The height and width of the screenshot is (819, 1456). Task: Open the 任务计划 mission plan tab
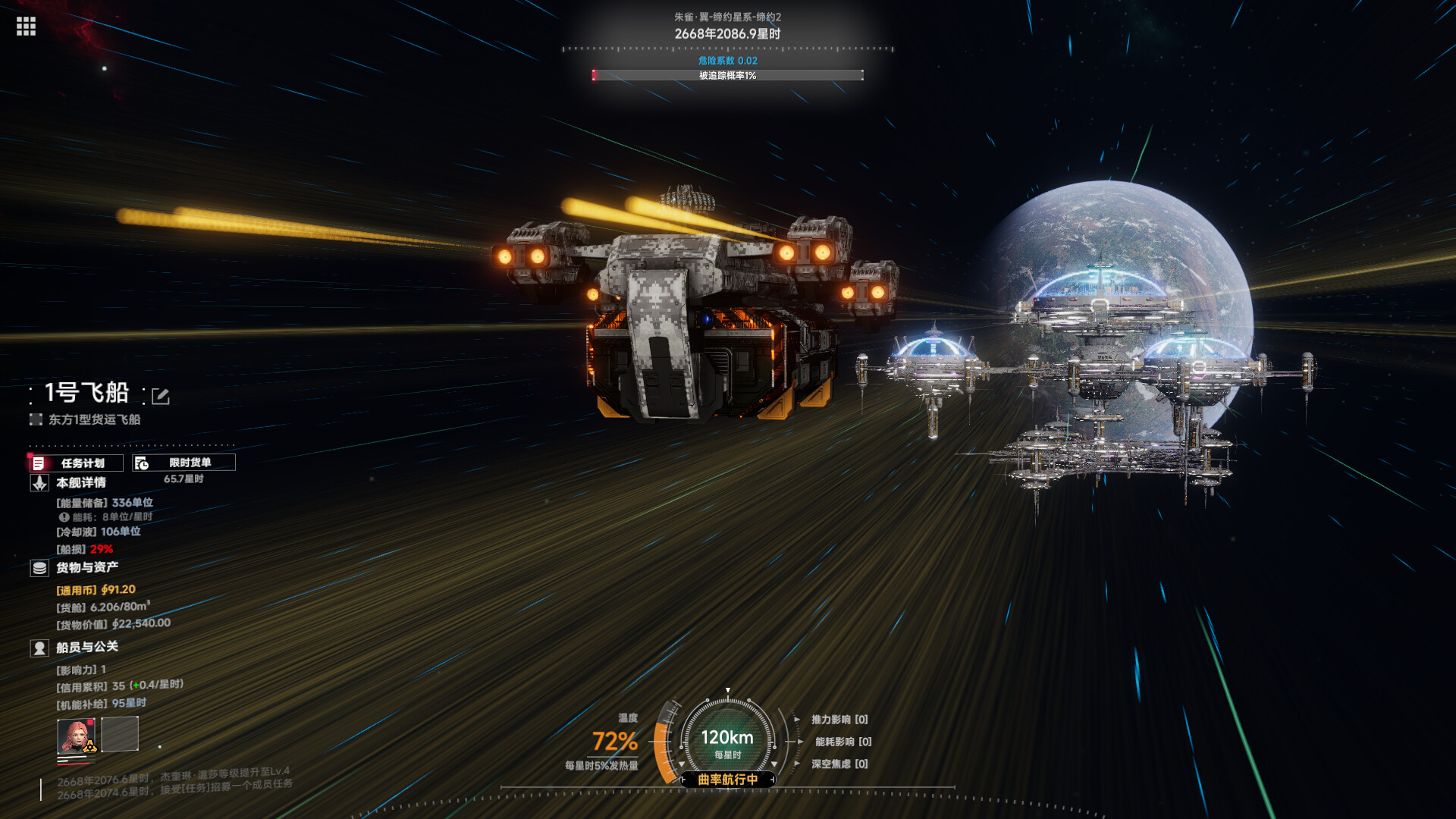point(76,463)
